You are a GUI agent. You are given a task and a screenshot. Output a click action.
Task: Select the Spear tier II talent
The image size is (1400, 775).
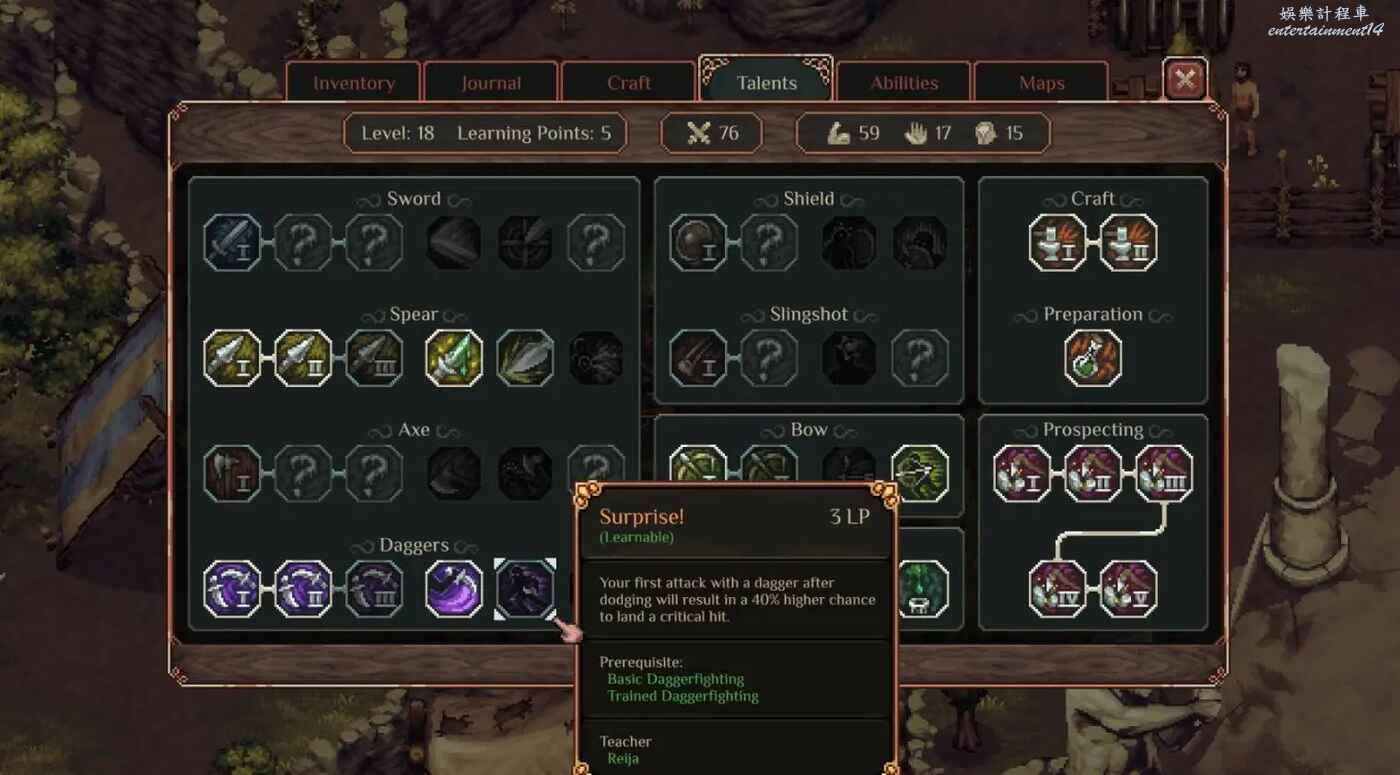[304, 358]
